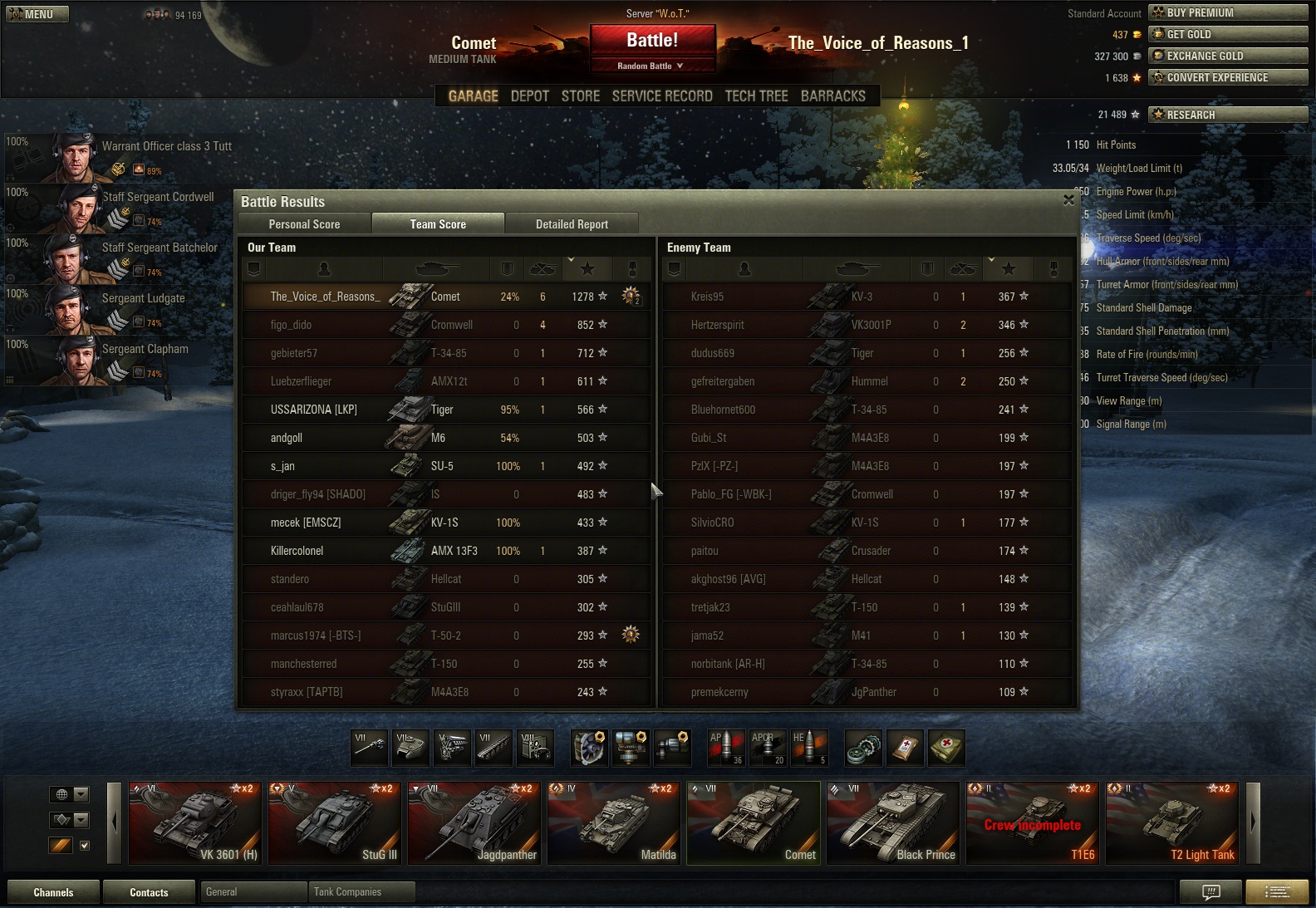View the Detailed Report tab
The width and height of the screenshot is (1316, 908).
point(572,224)
